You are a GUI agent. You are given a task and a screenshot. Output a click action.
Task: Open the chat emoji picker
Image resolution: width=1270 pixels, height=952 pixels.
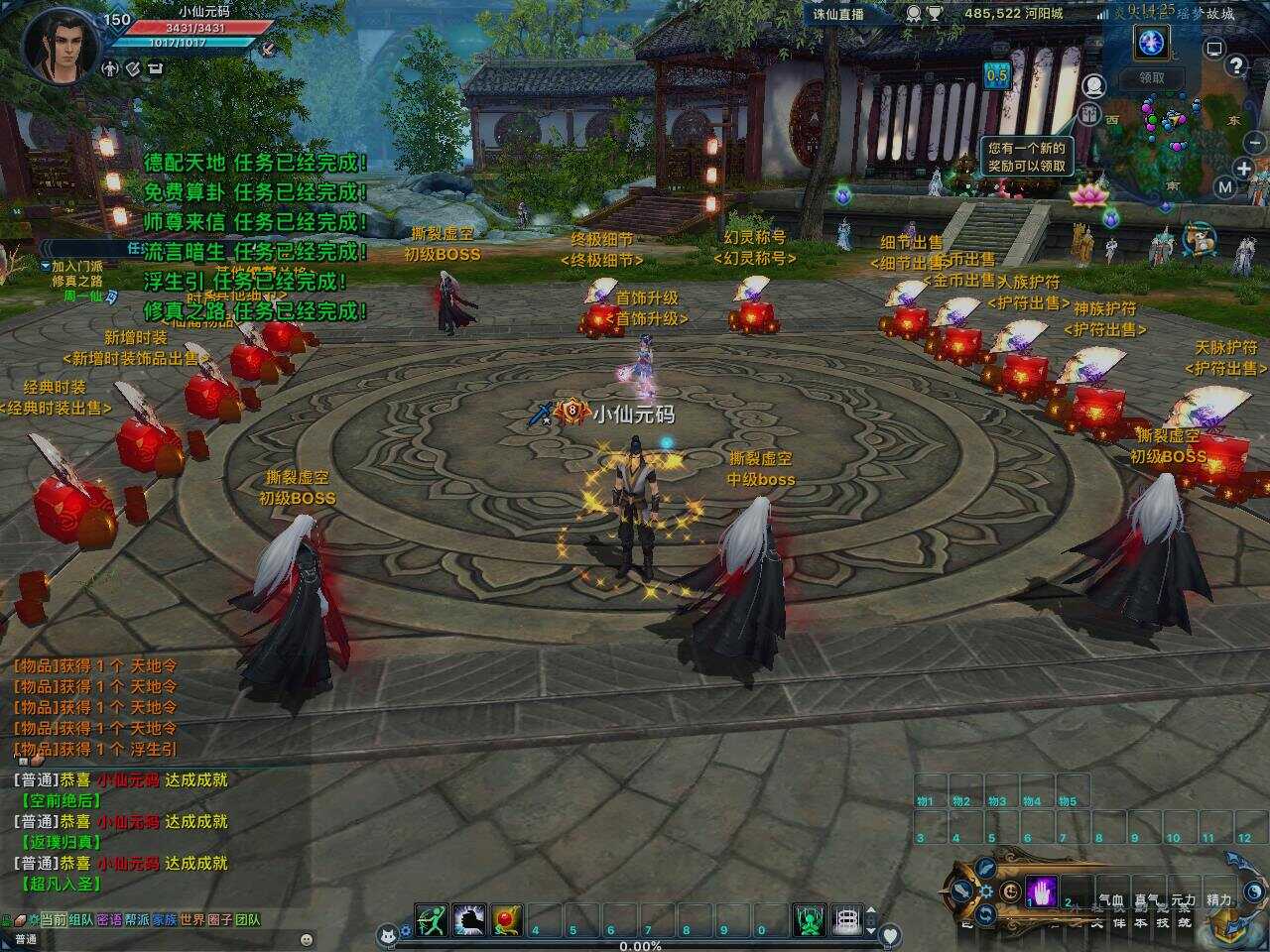[x=306, y=939]
